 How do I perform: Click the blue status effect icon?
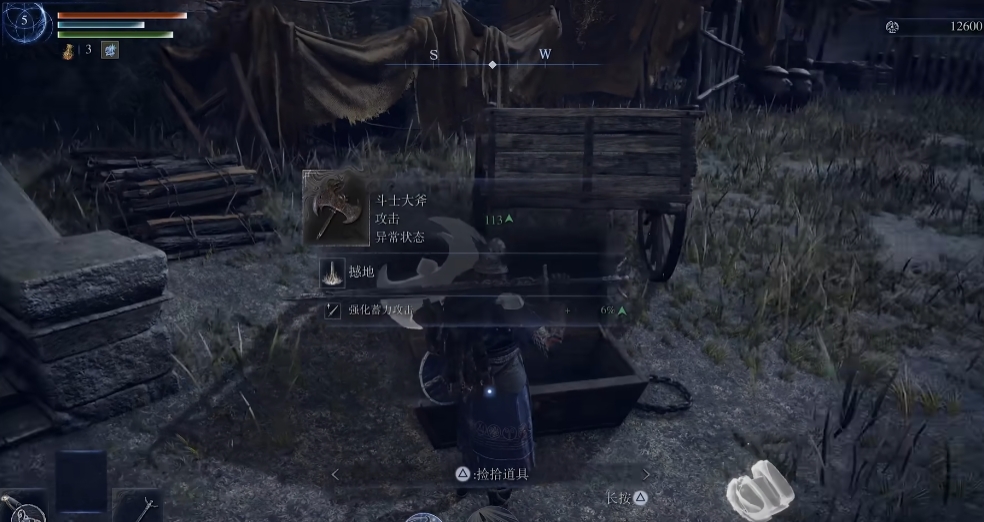[x=110, y=49]
